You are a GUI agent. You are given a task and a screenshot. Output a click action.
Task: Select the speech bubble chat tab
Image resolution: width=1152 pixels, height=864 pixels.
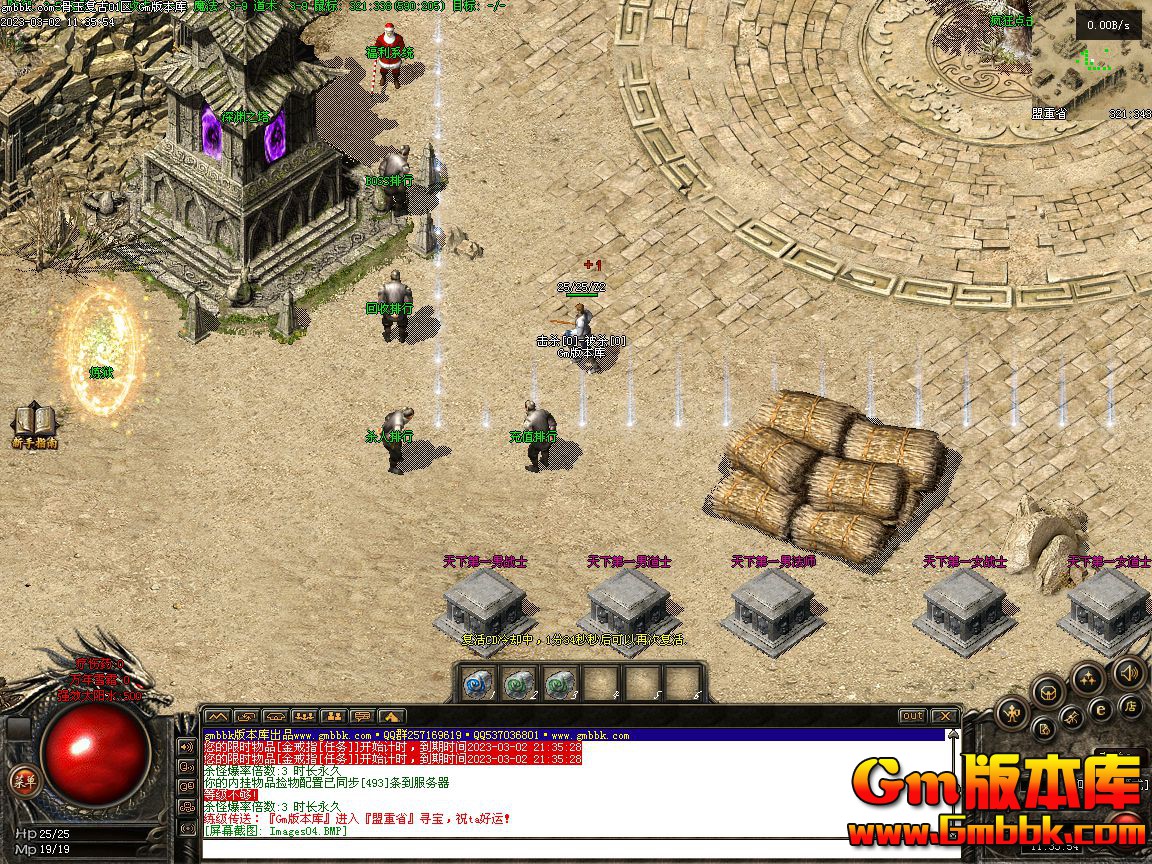pyautogui.click(x=362, y=716)
